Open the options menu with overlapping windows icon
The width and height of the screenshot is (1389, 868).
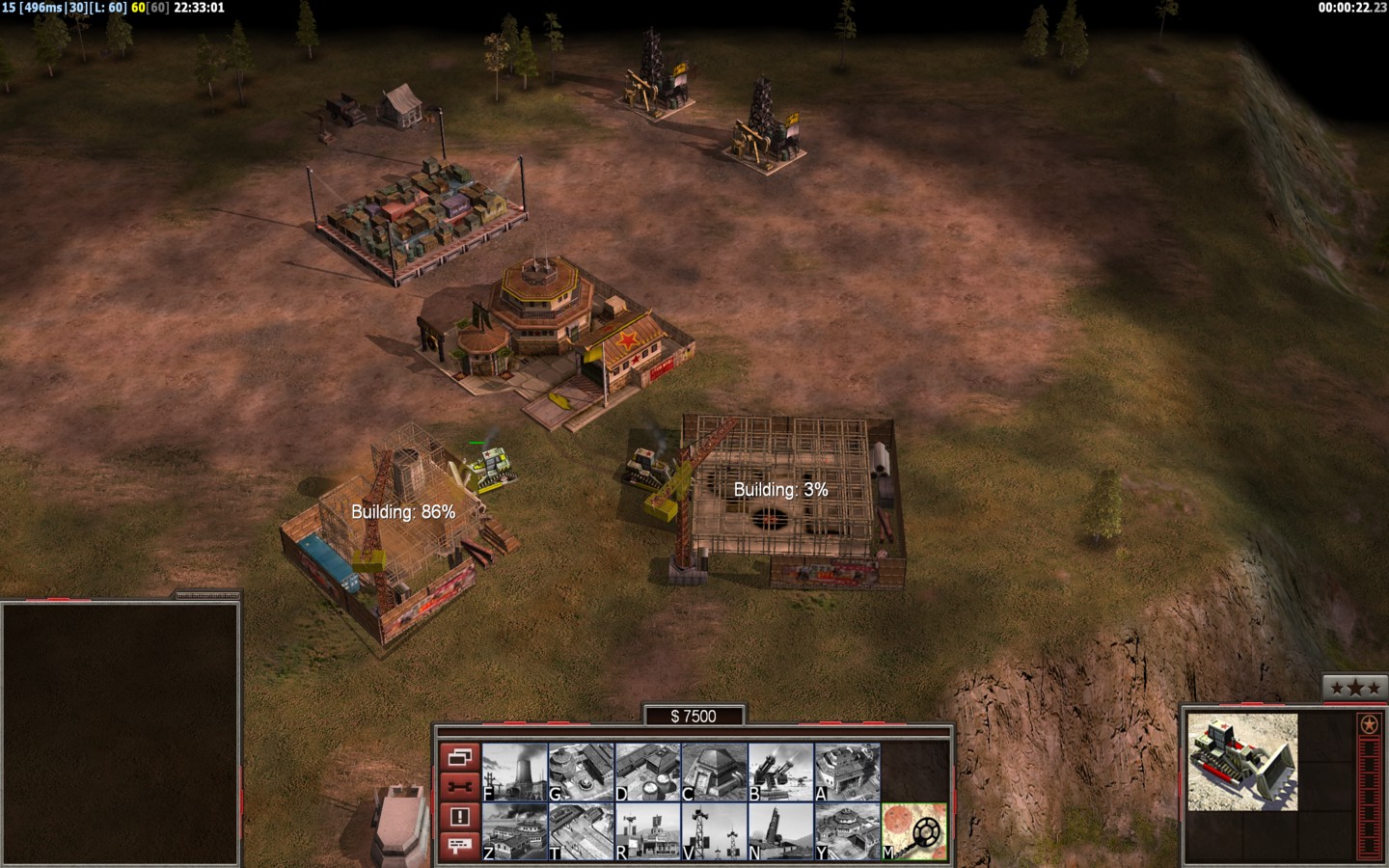[459, 757]
